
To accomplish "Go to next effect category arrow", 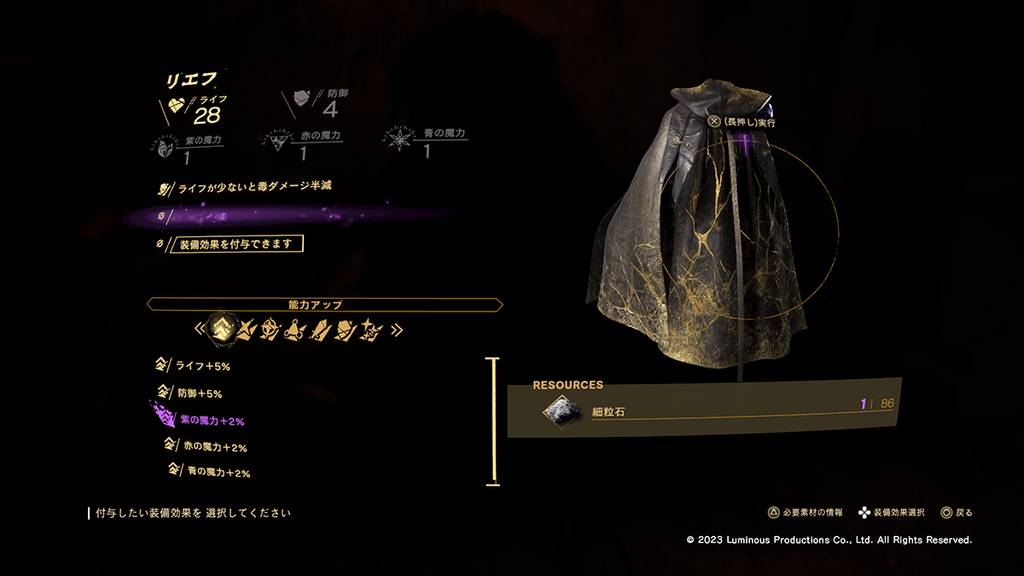I will tap(397, 328).
